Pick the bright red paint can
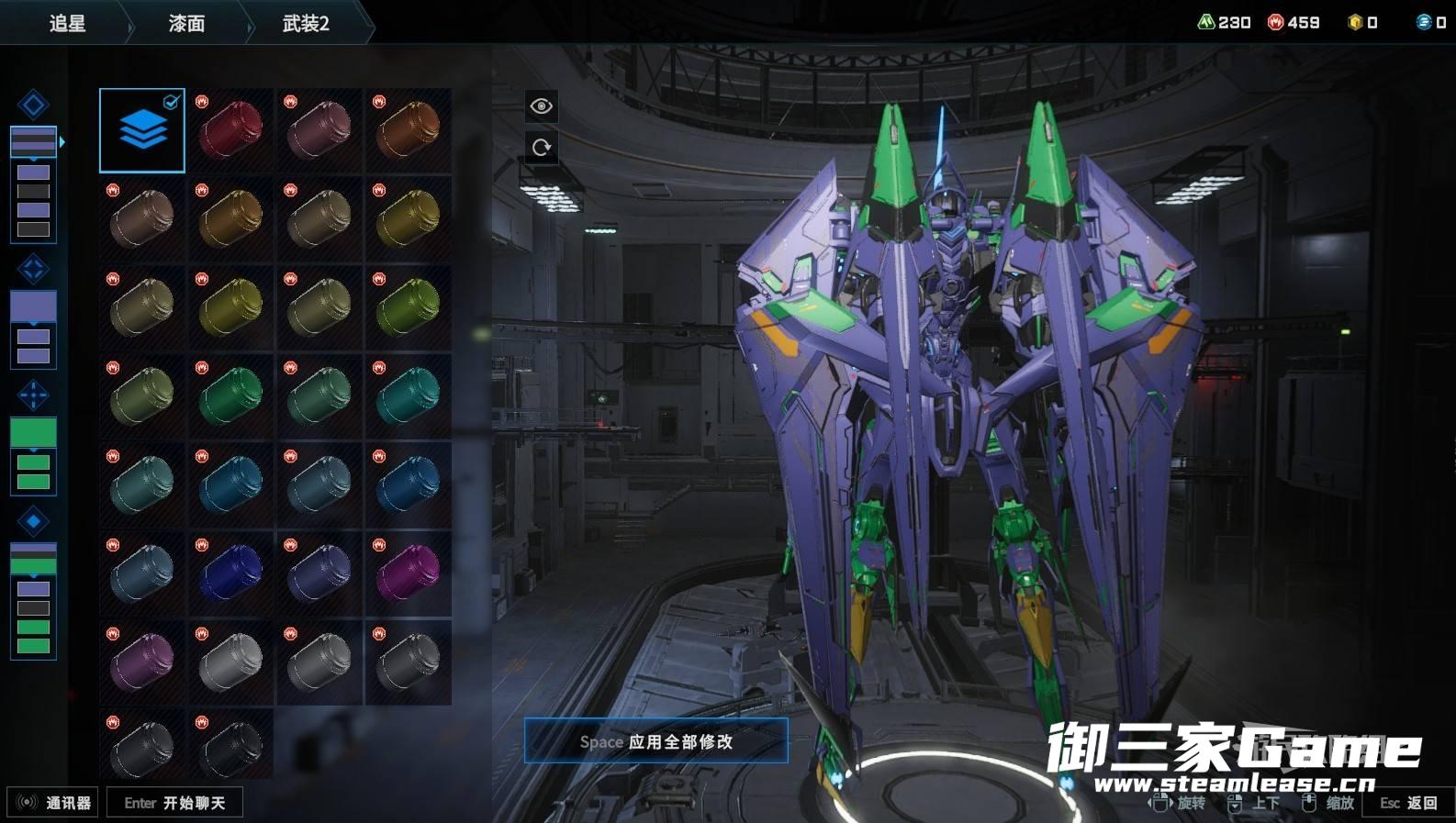 click(230, 130)
